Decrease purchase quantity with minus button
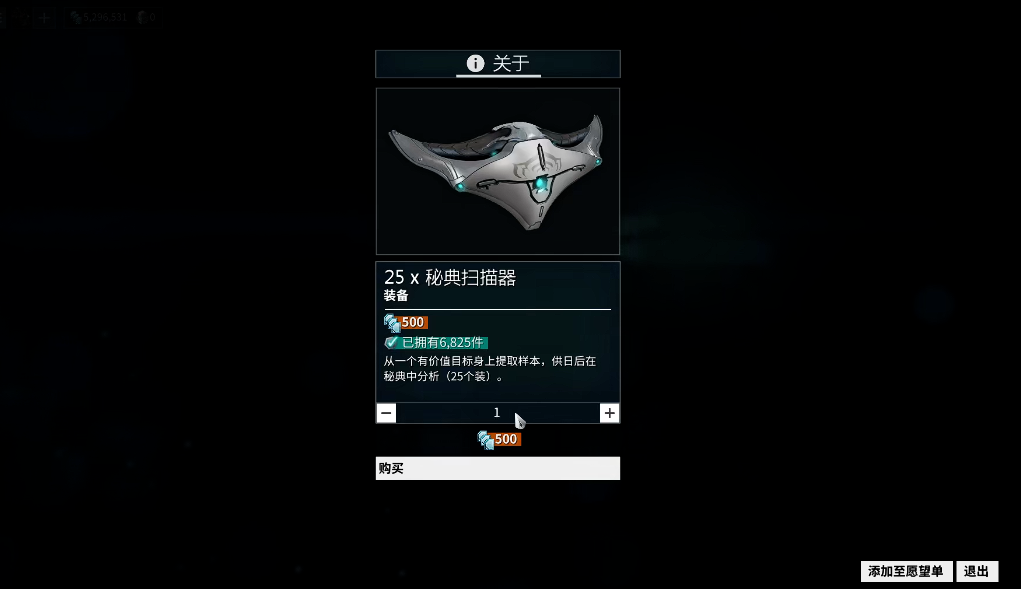The height and width of the screenshot is (589, 1021). click(387, 413)
